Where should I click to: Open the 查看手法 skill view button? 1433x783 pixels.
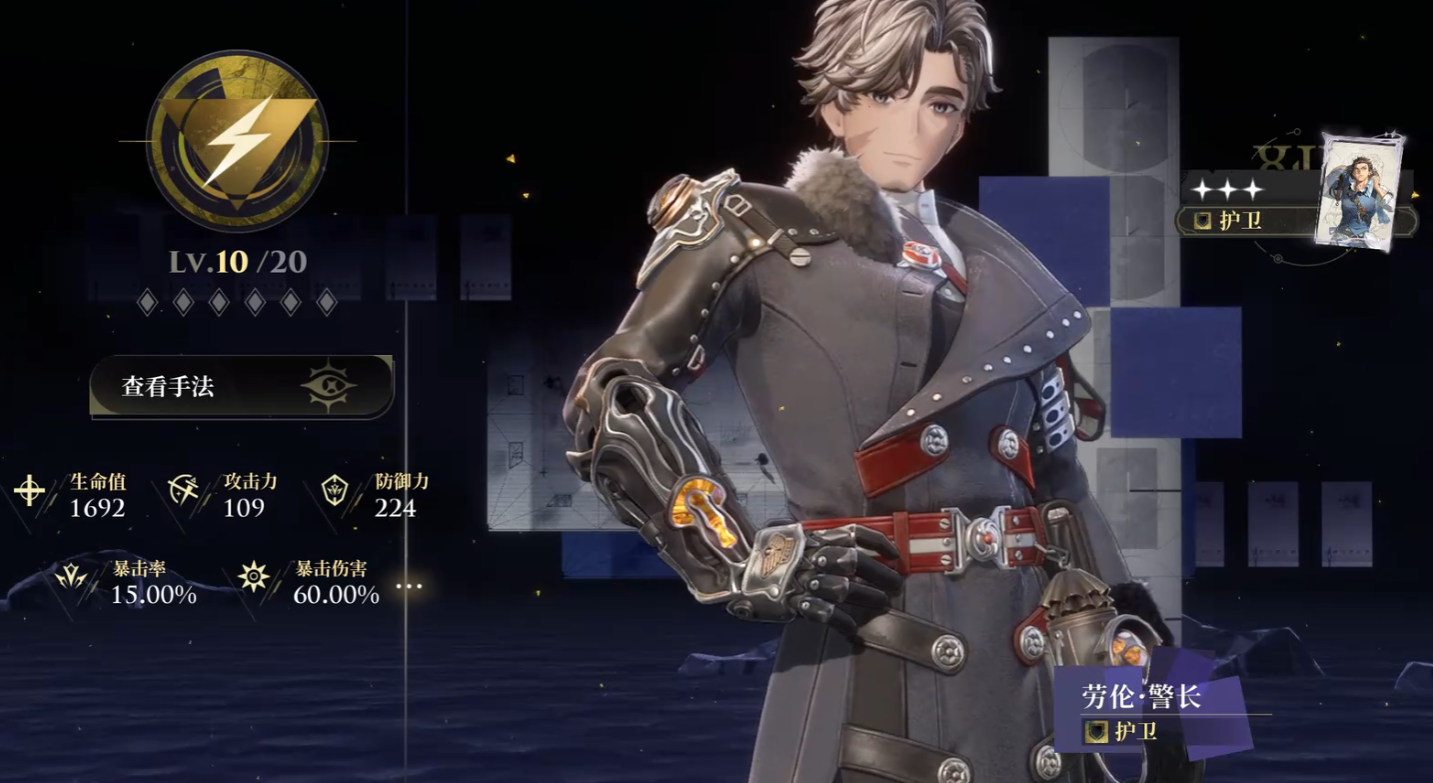coord(241,386)
